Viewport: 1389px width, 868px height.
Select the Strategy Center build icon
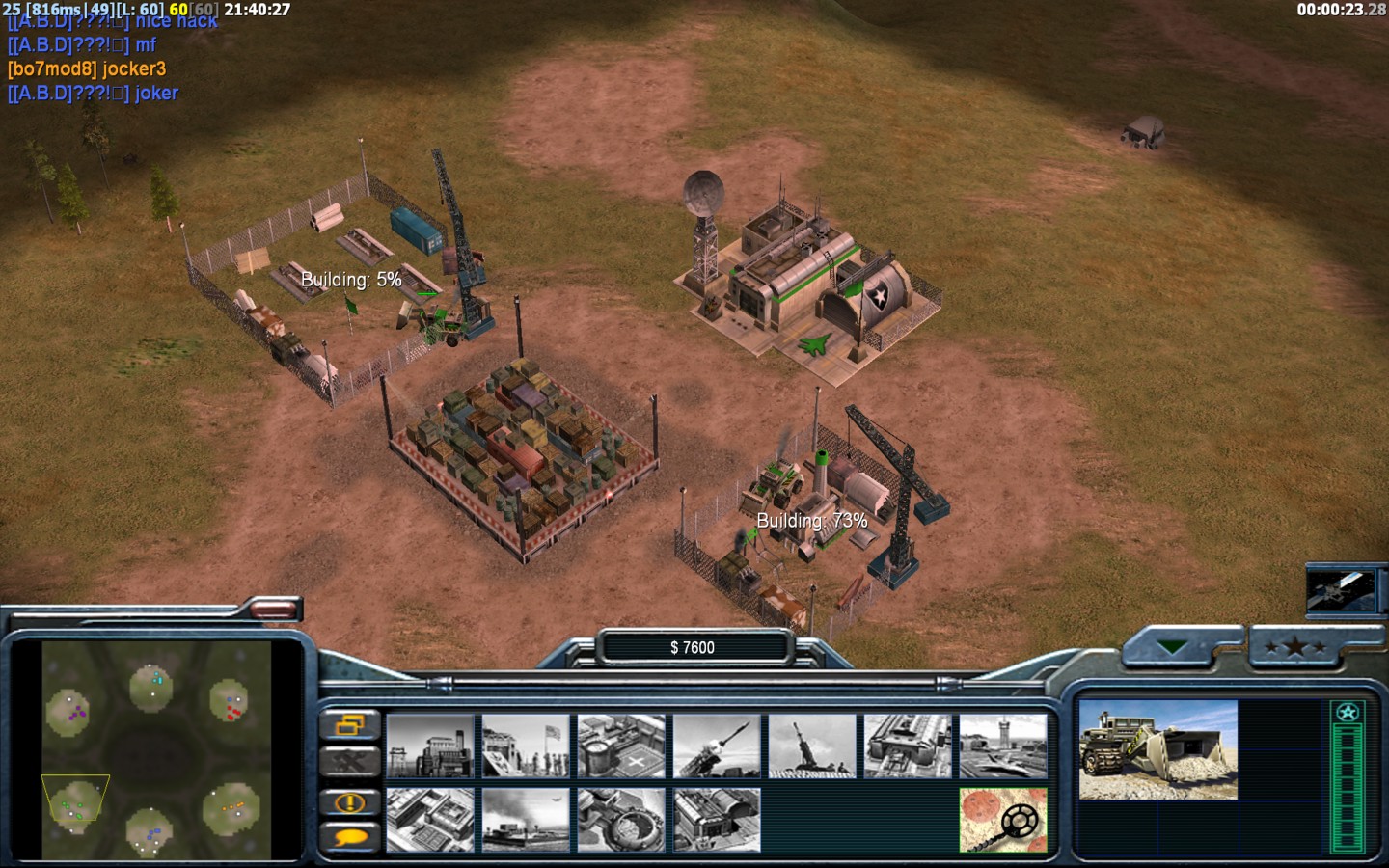coord(430,820)
